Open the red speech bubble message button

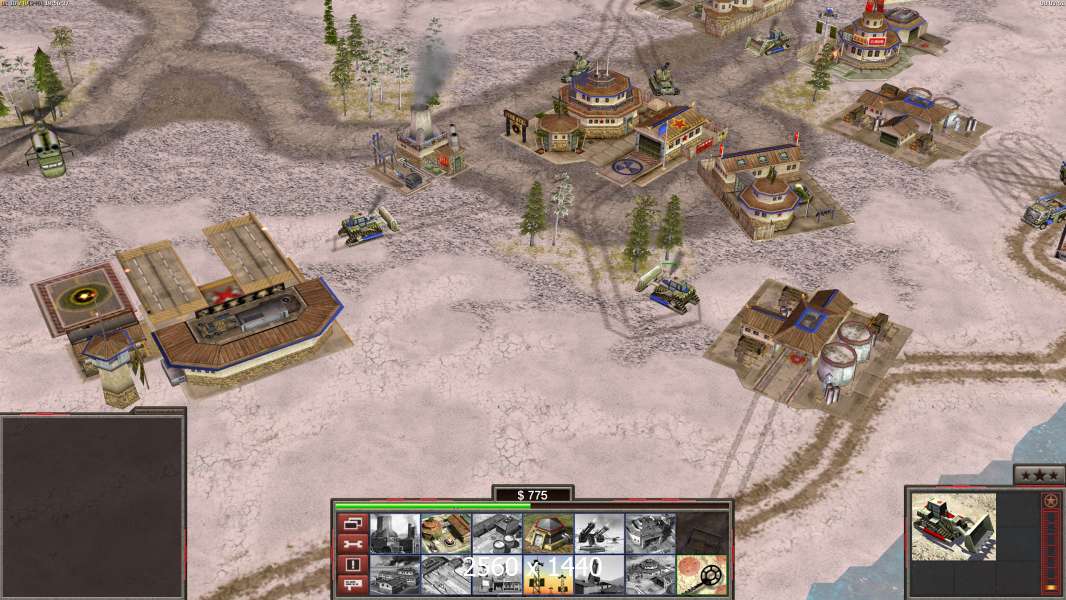pyautogui.click(x=351, y=584)
